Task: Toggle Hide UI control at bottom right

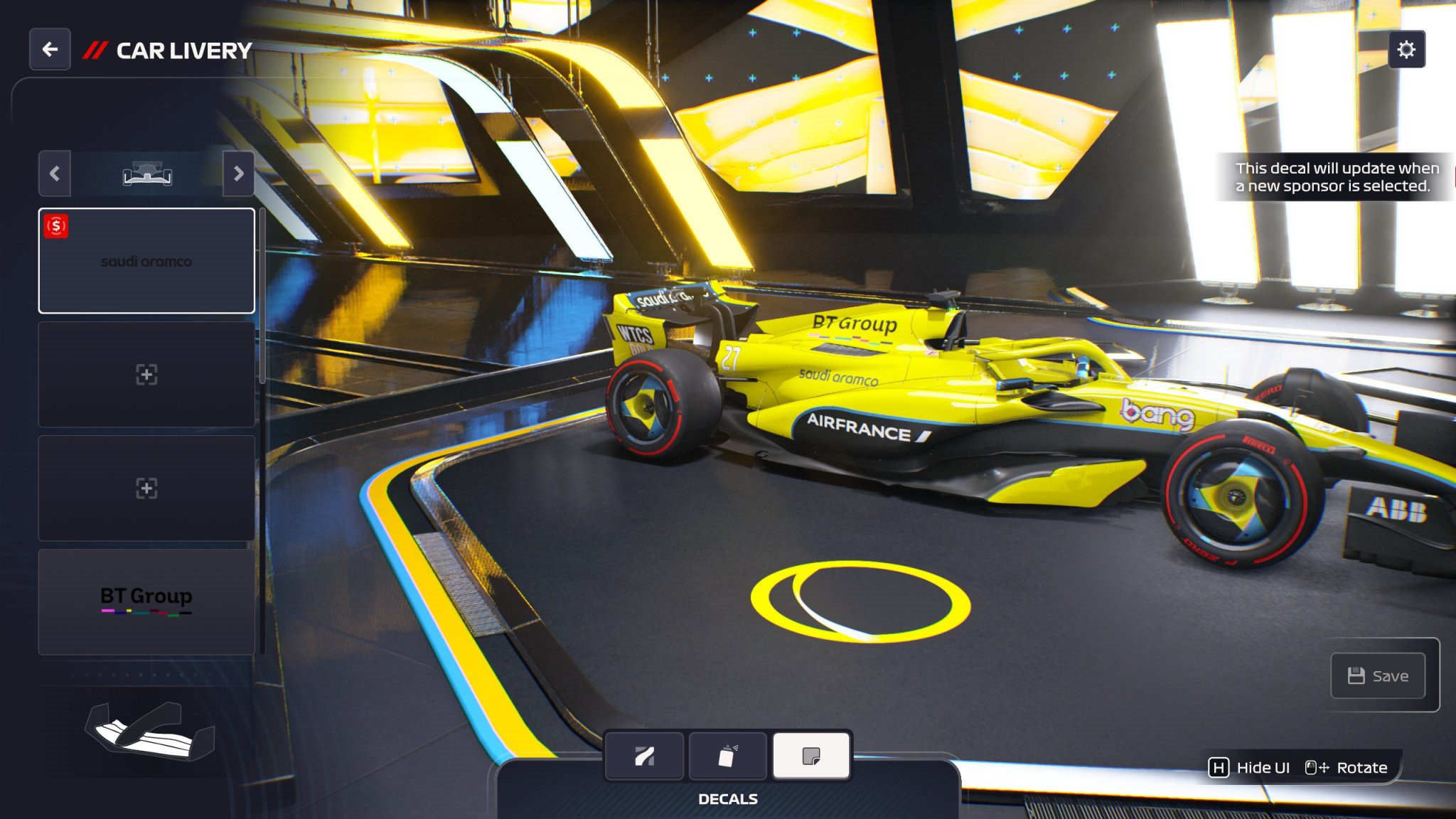Action: pyautogui.click(x=1253, y=768)
